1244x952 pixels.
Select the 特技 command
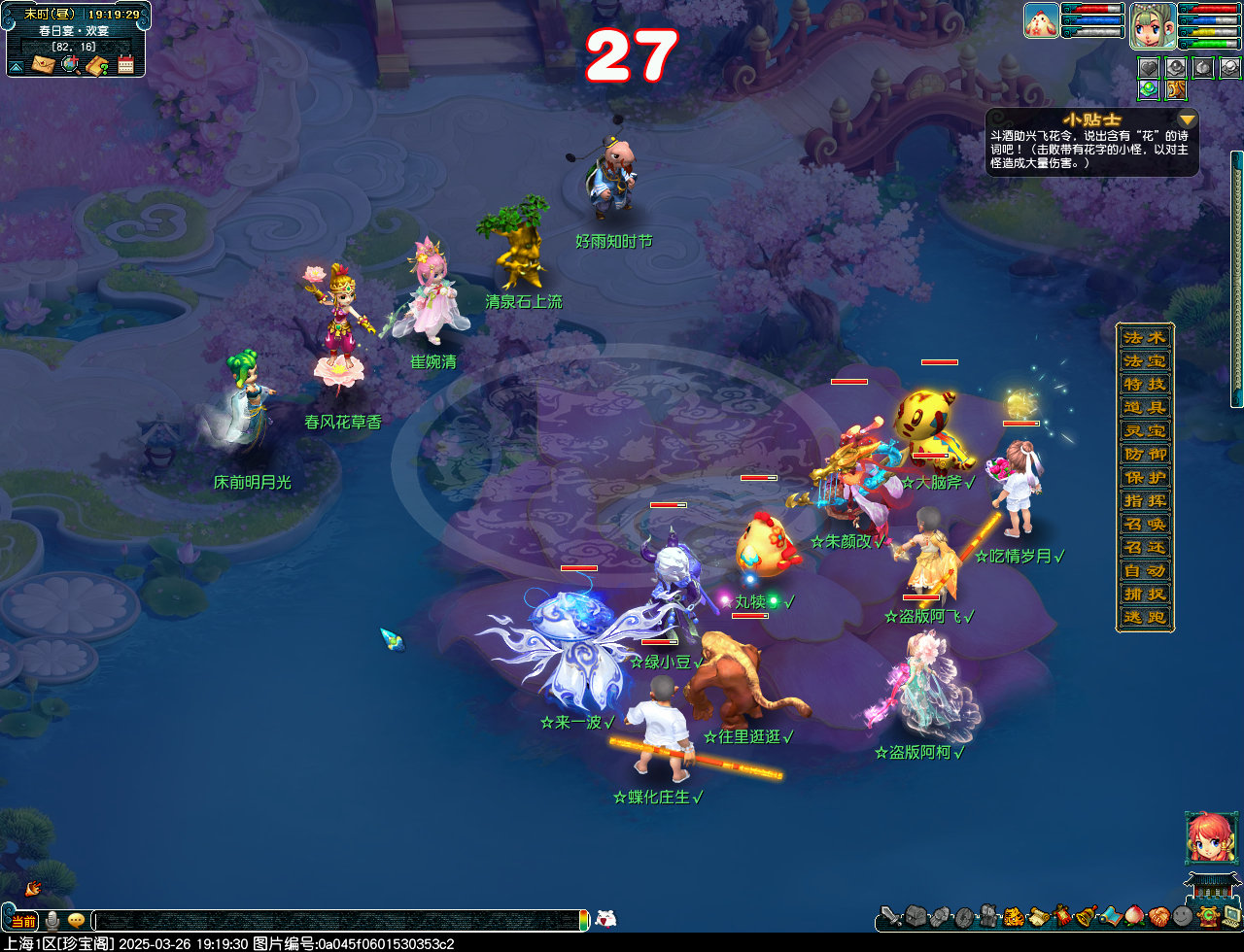[1144, 385]
